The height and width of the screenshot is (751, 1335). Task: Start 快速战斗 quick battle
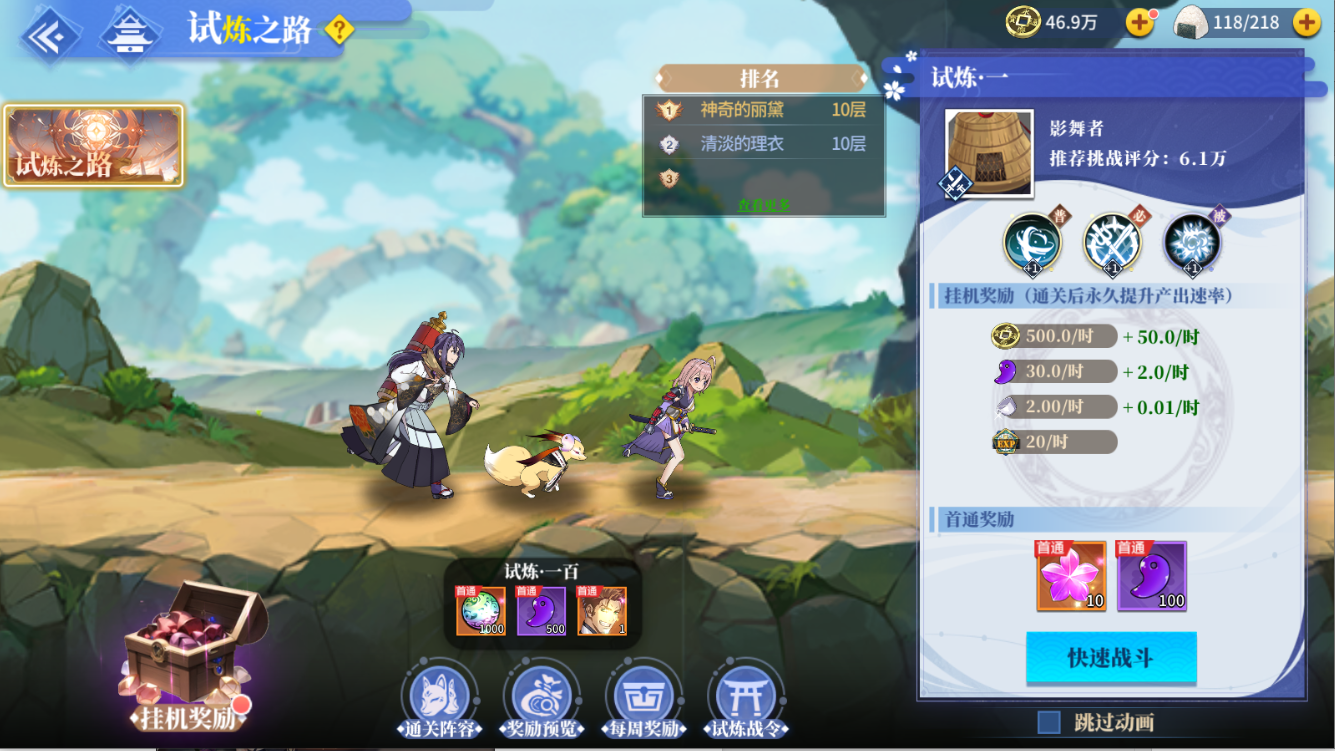click(1111, 657)
